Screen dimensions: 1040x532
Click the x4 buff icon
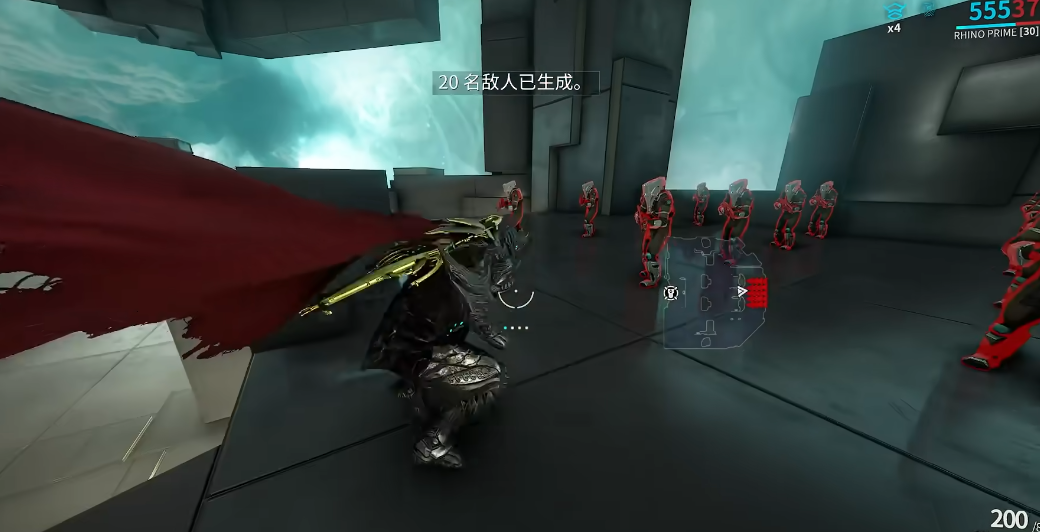[894, 11]
